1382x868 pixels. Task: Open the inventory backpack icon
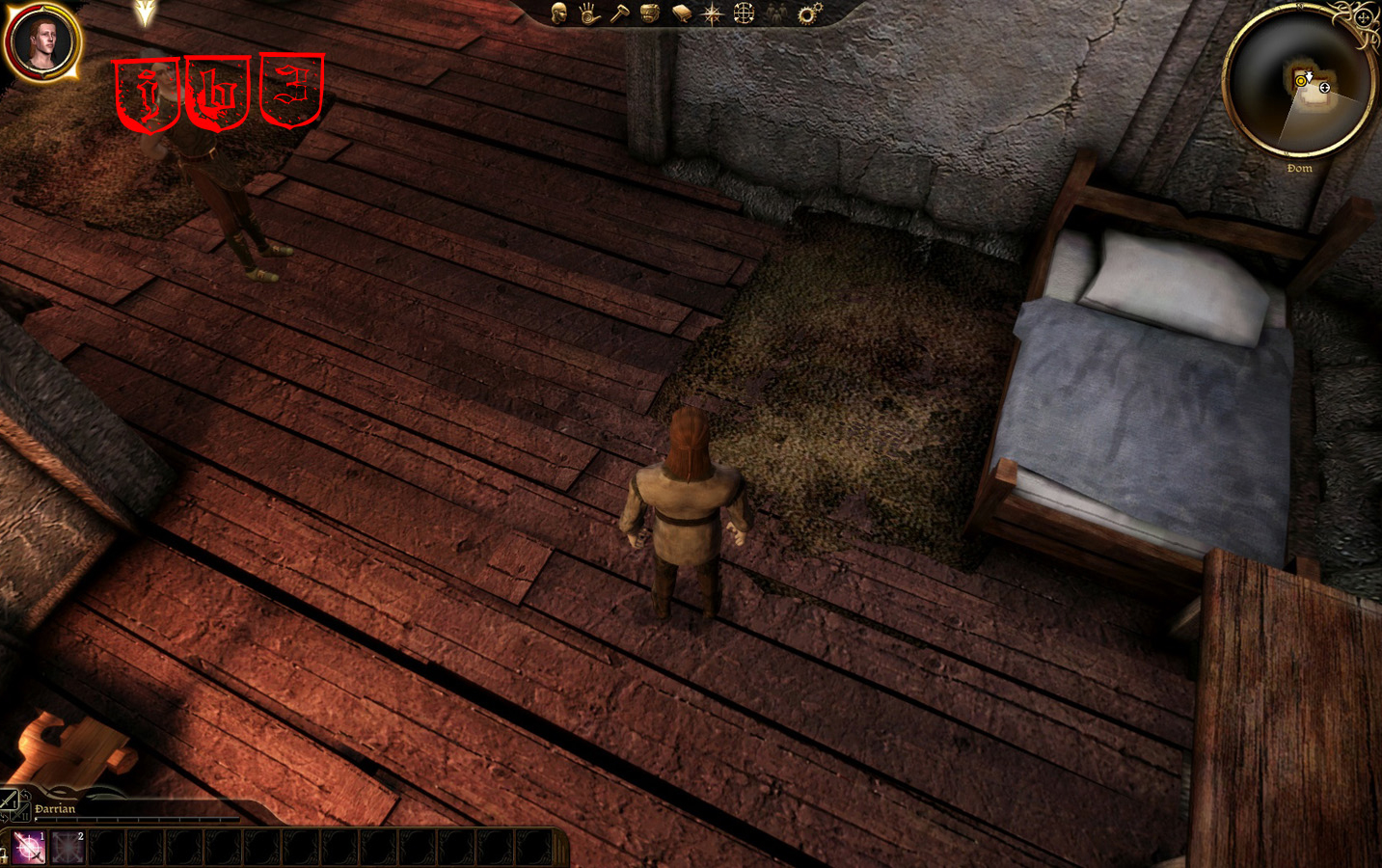650,13
